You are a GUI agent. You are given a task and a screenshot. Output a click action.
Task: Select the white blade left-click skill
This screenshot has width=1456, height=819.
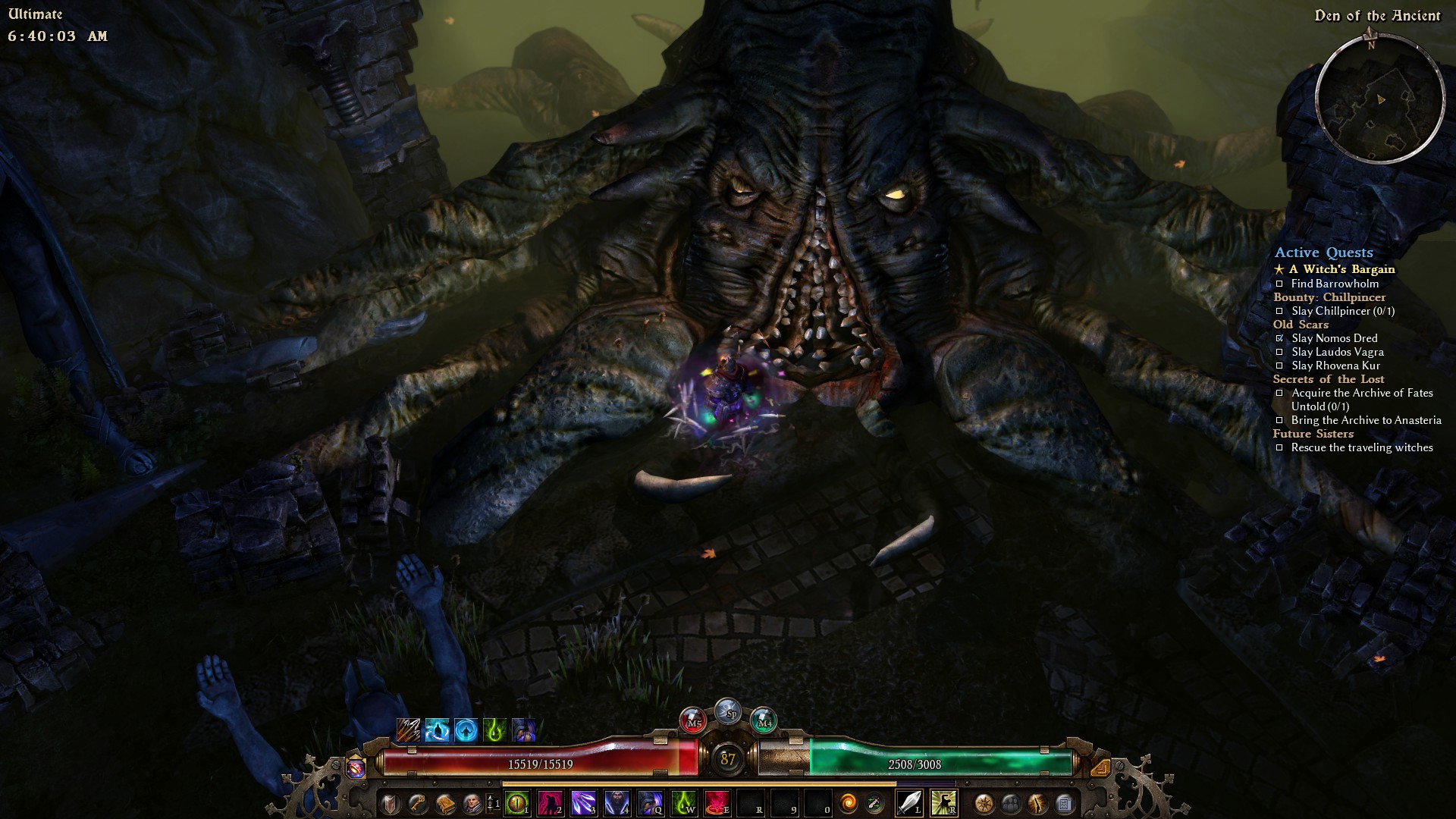[909, 803]
